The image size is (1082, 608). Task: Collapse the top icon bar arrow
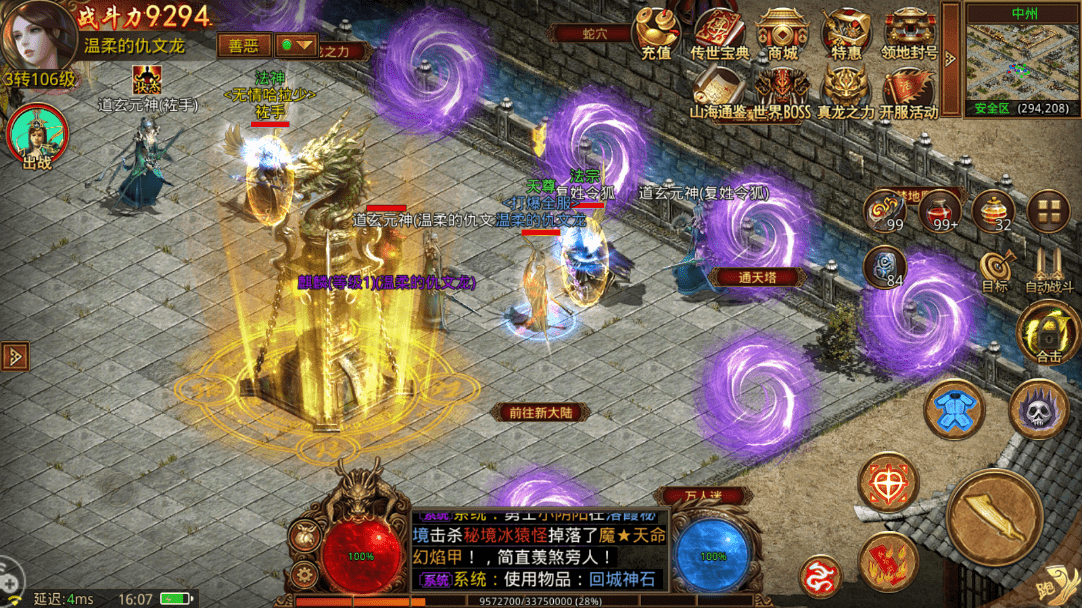click(949, 54)
